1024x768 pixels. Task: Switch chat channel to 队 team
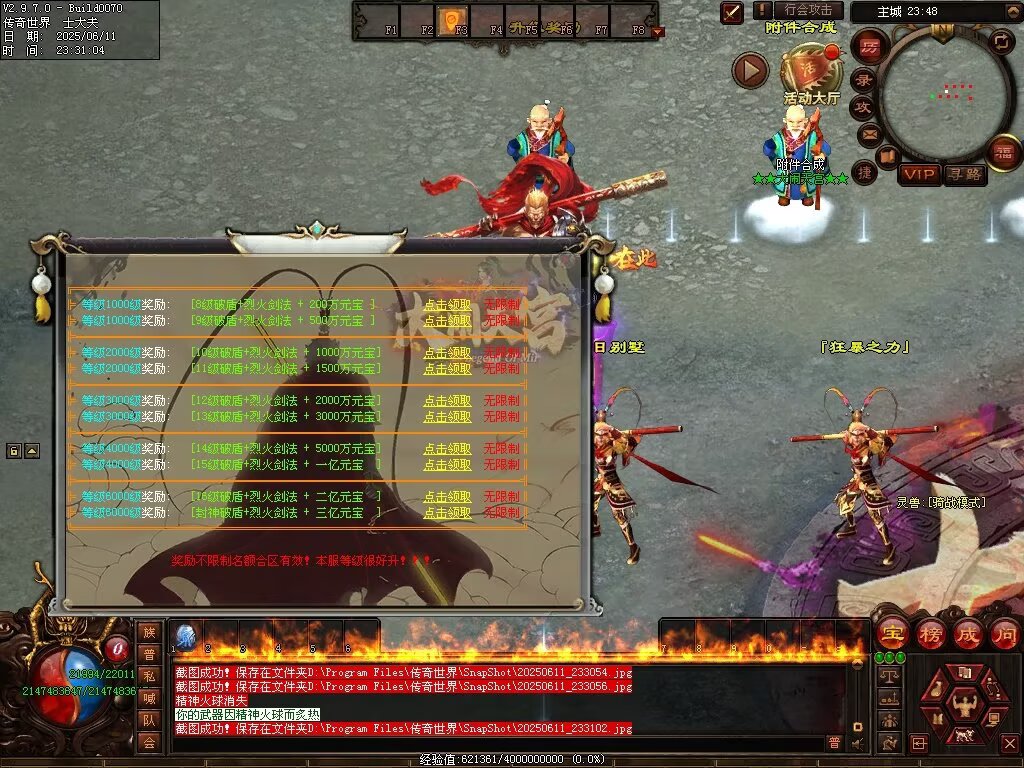tap(149, 719)
